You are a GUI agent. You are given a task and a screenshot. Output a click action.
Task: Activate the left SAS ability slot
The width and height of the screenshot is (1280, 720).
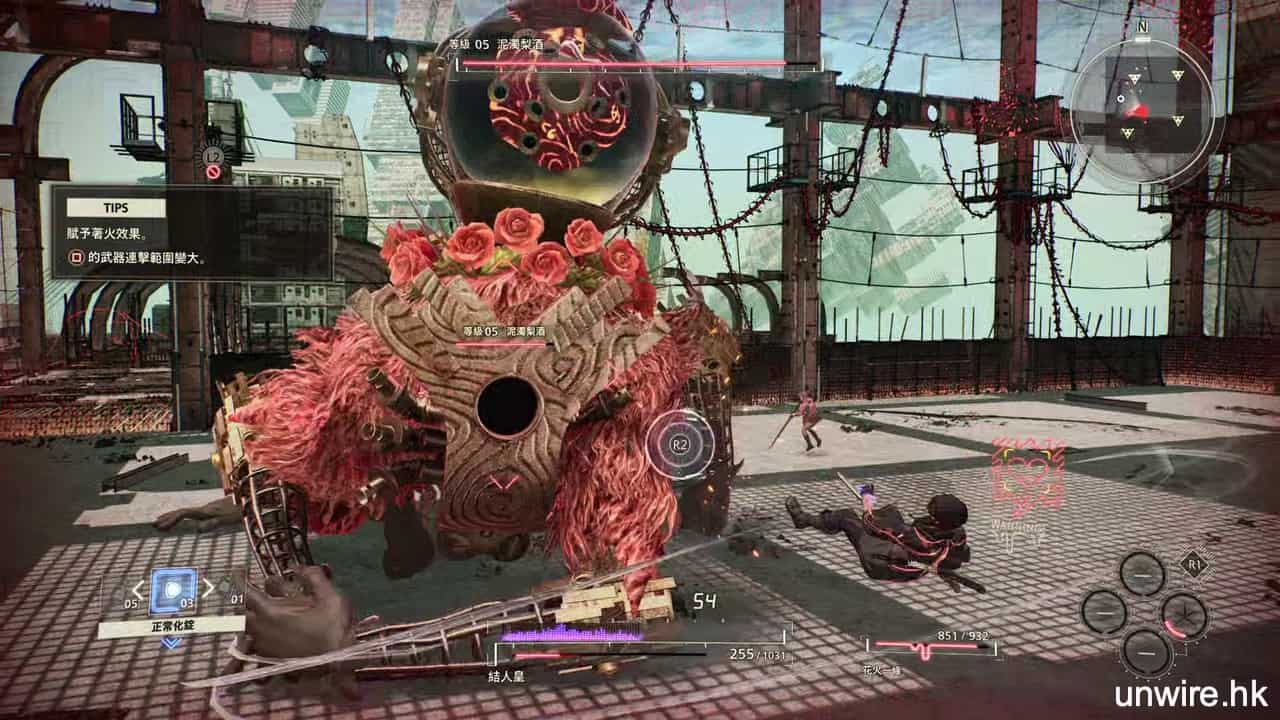(1103, 611)
